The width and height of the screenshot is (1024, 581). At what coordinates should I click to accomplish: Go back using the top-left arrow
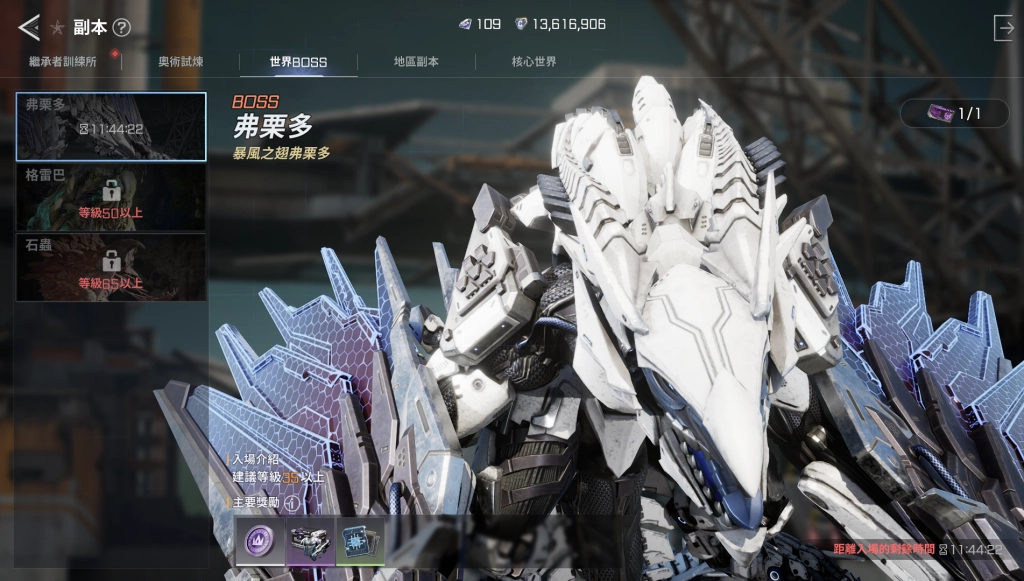pyautogui.click(x=28, y=27)
